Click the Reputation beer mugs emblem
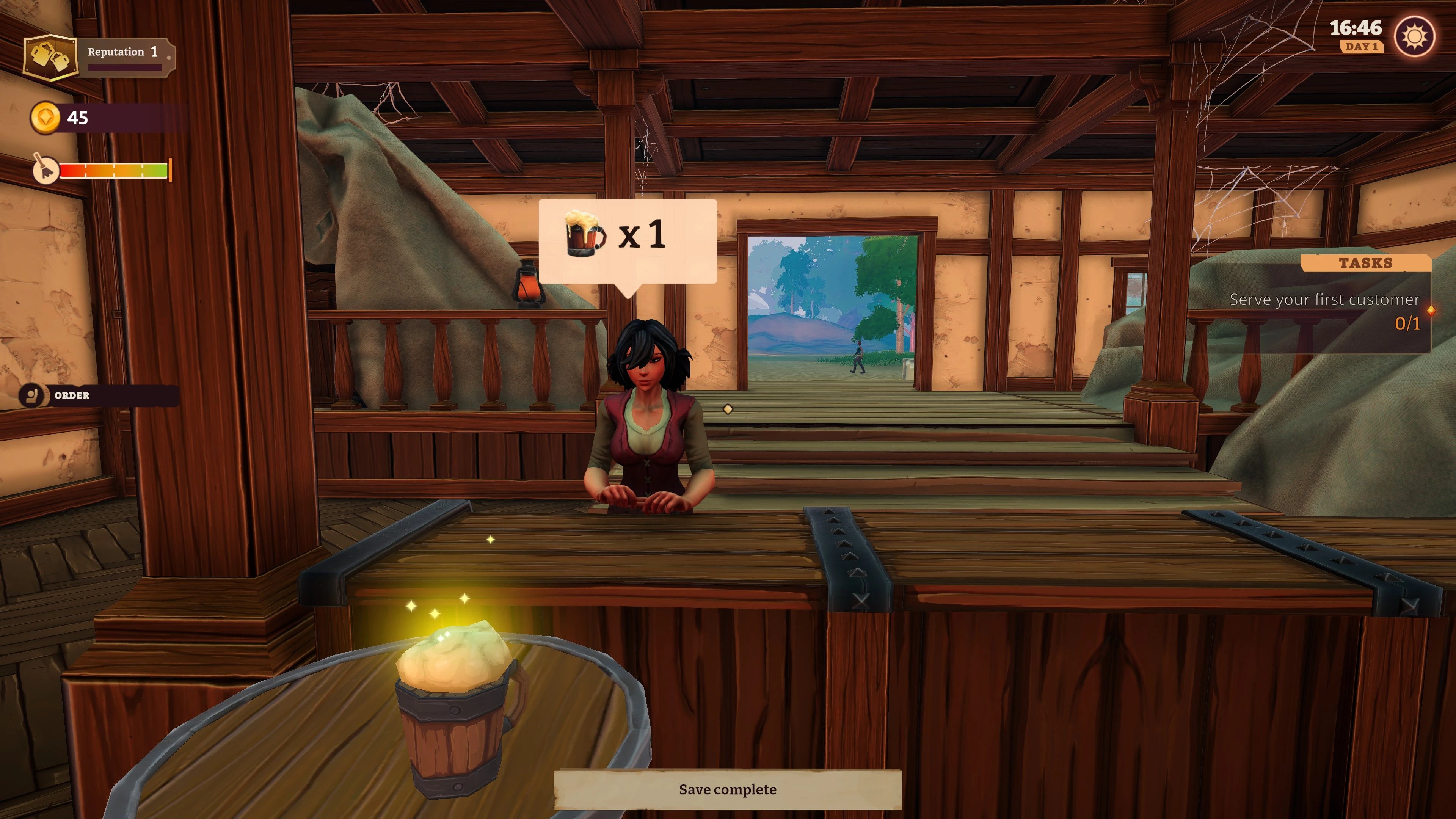The height and width of the screenshot is (819, 1456). pos(50,57)
